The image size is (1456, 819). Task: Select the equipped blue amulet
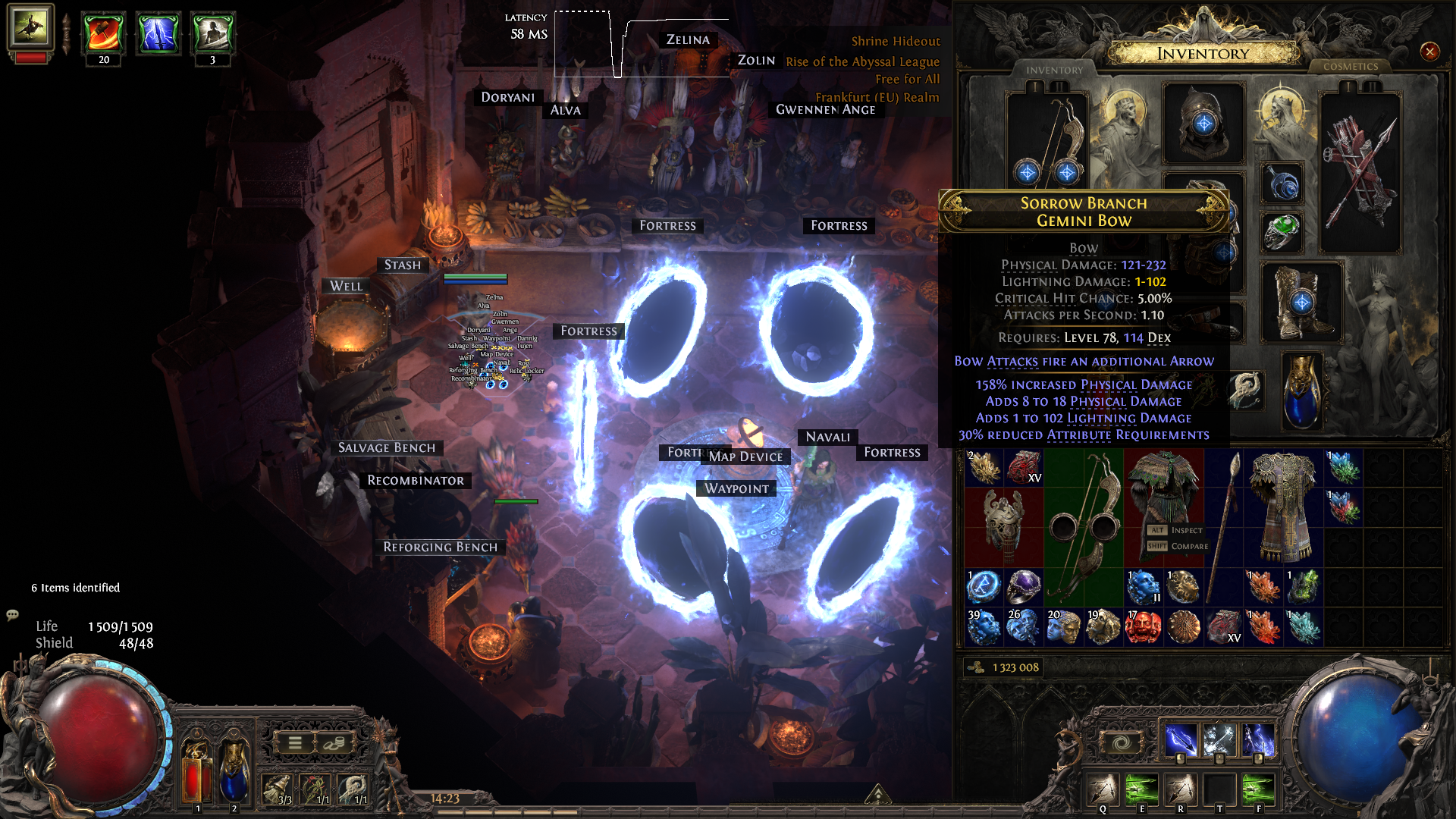1282,184
